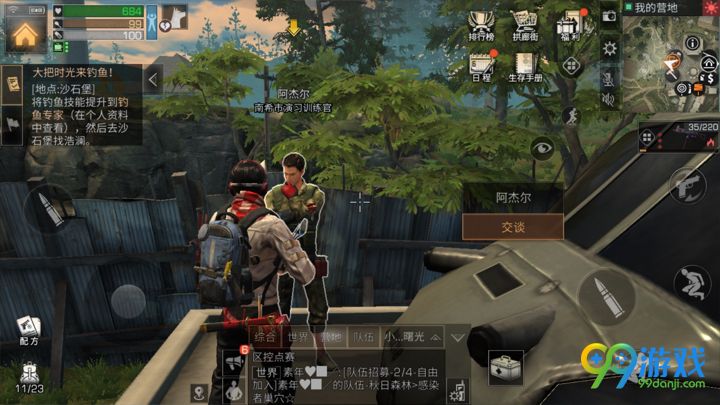Viewport: 720px width, 405px height.
Task: Switch chat to the 队伍 tab
Action: point(365,337)
